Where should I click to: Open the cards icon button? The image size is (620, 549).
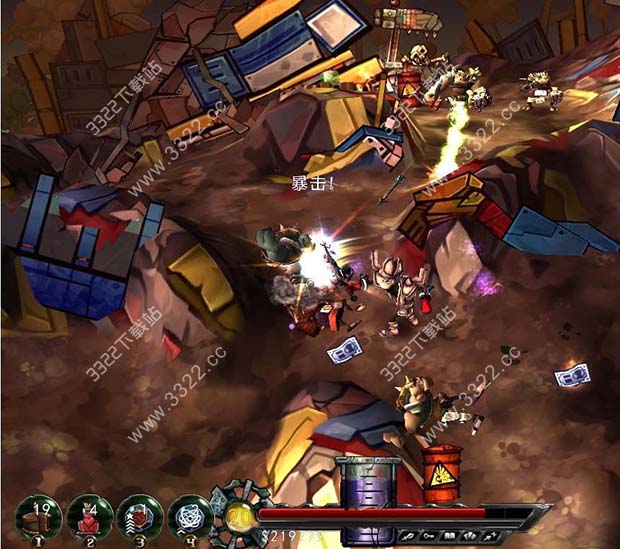pyautogui.click(x=471, y=536)
